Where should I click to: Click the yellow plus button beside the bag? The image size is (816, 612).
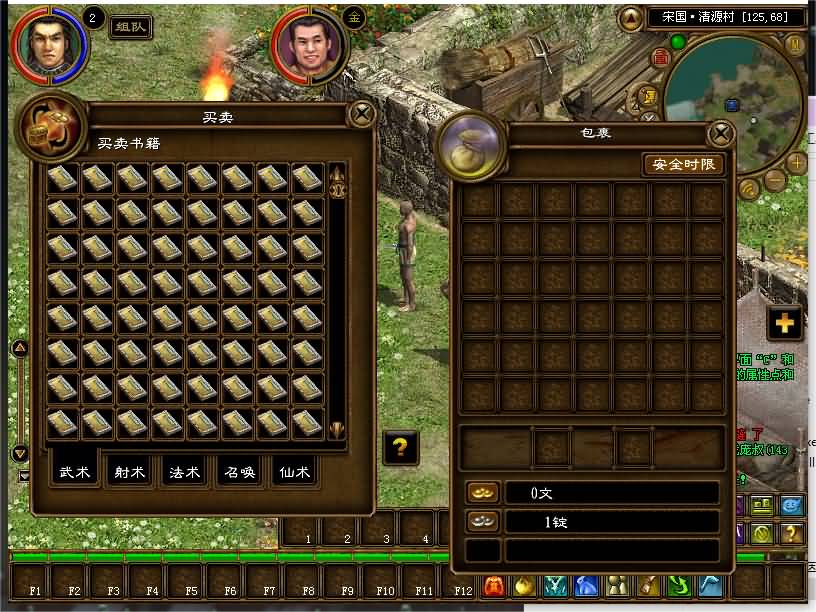point(784,323)
